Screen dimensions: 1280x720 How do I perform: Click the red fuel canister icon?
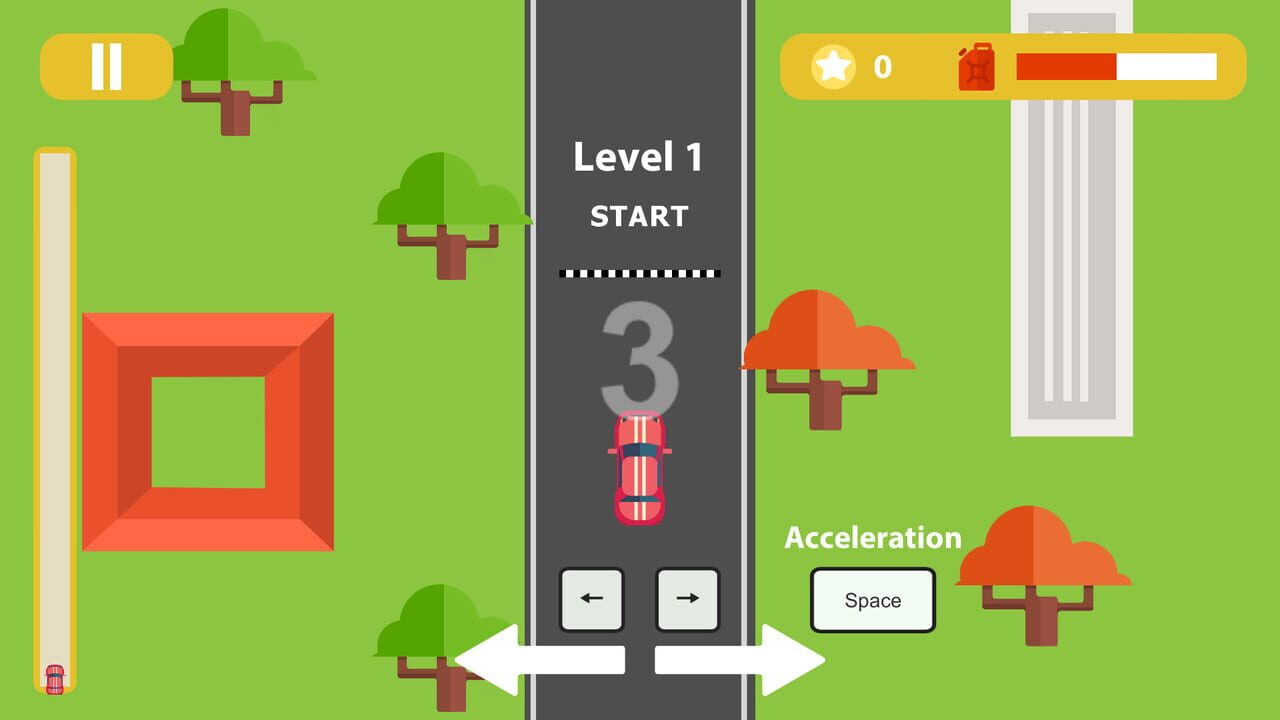(974, 70)
